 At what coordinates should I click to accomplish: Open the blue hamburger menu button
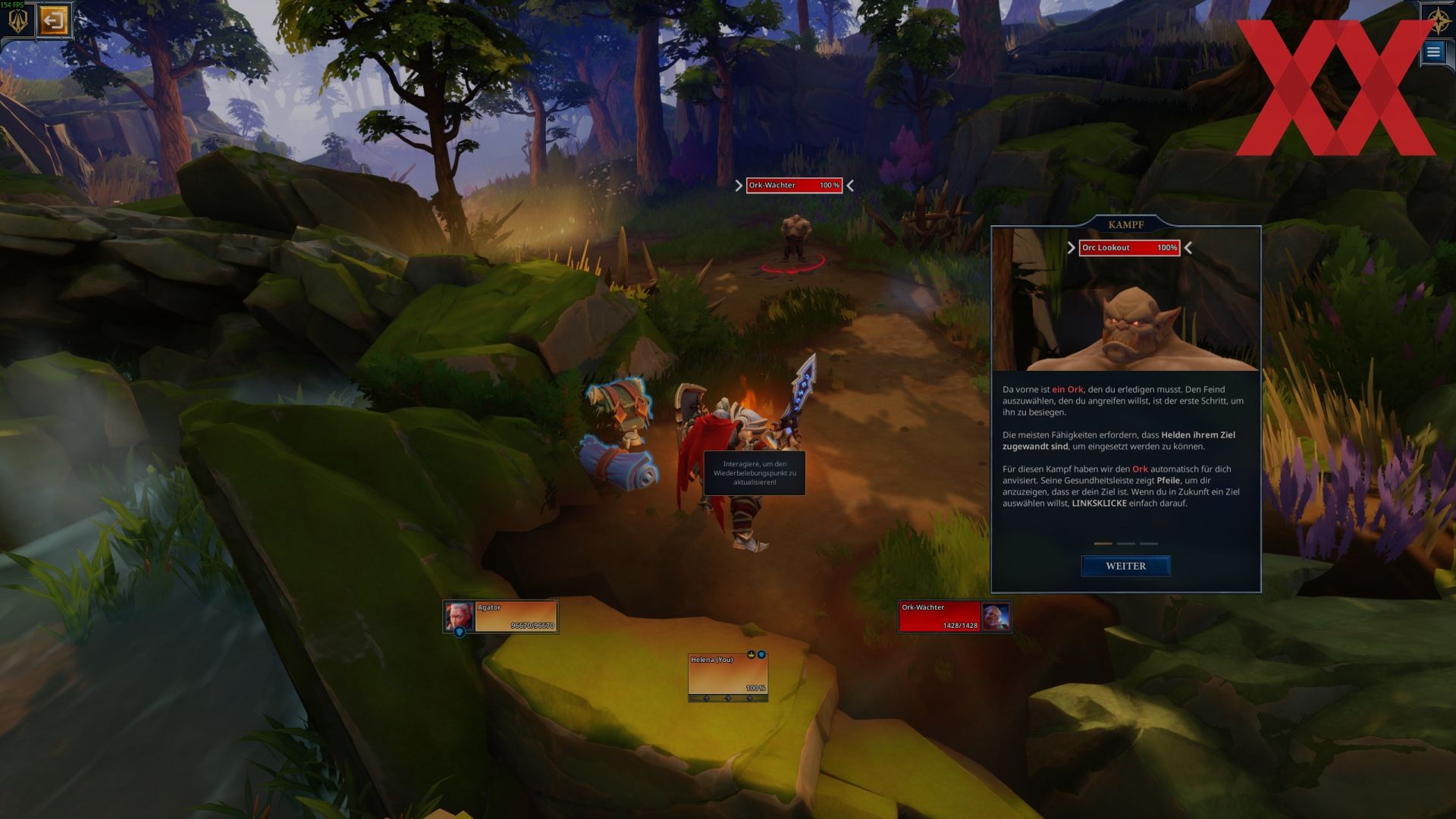(1432, 52)
